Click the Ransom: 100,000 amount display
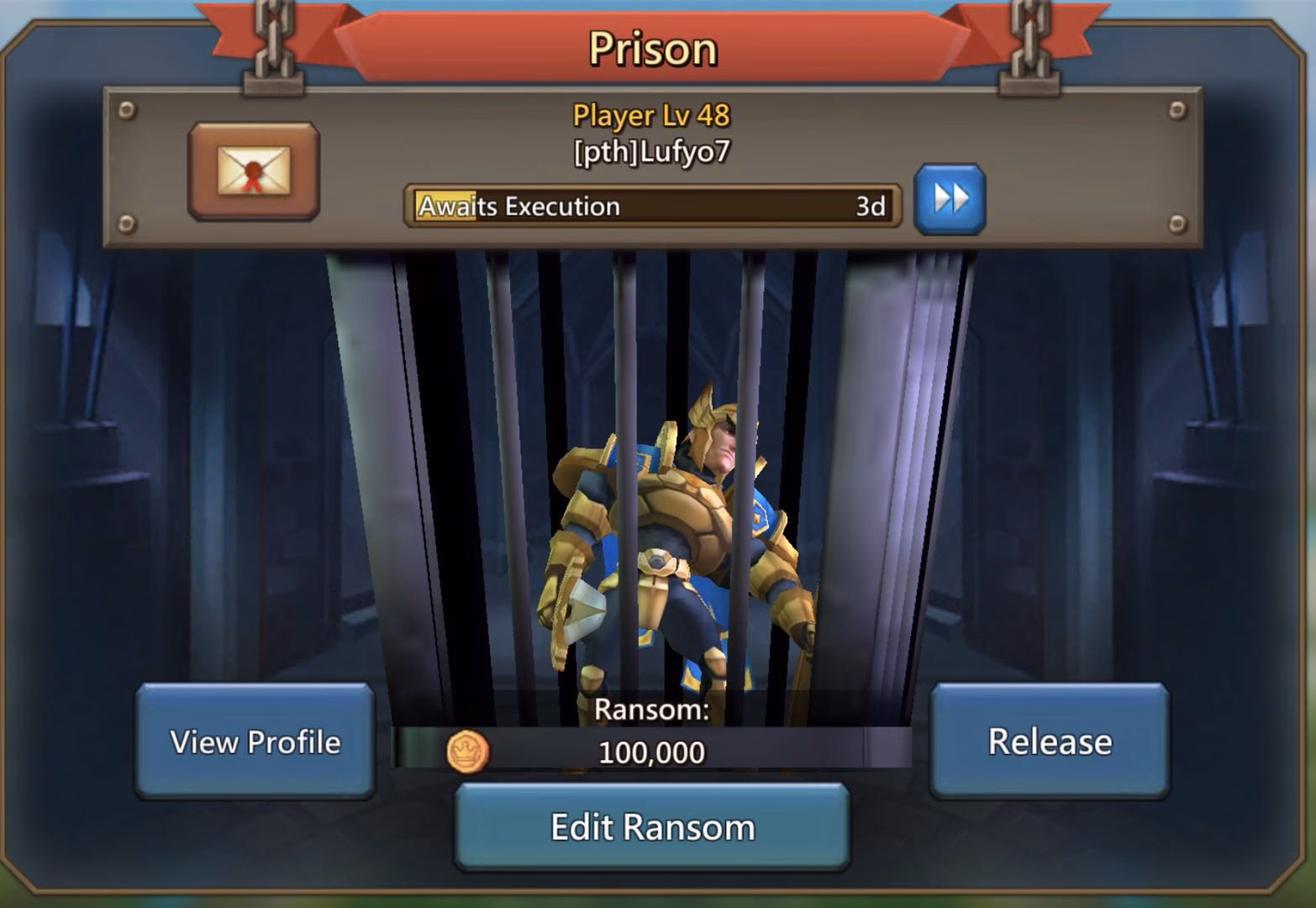The width and height of the screenshot is (1316, 908). click(652, 752)
